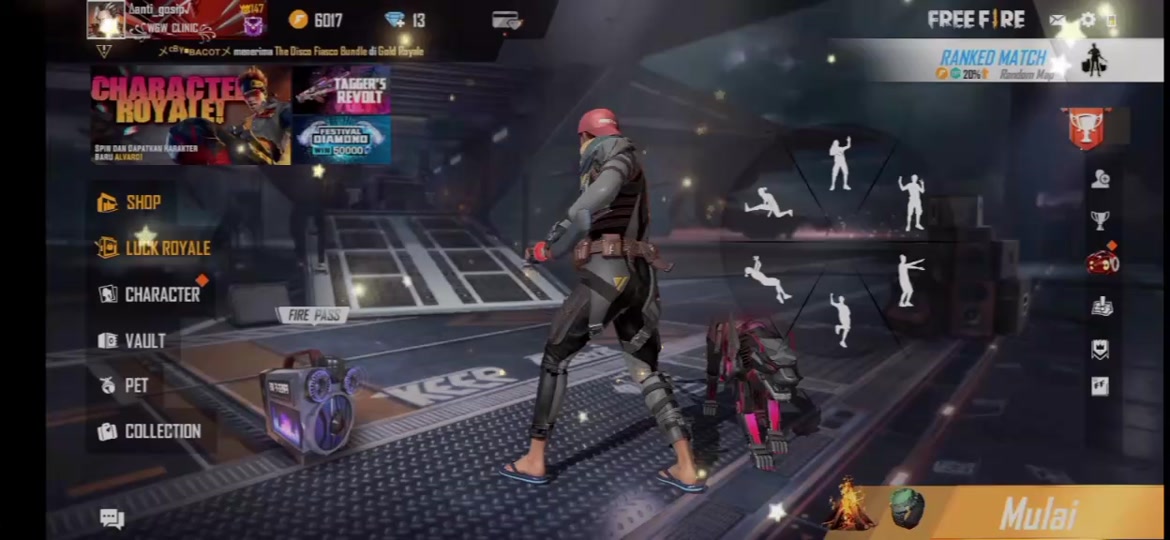Click the diamond top-up icon
The image size is (1170, 540).
click(x=395, y=20)
